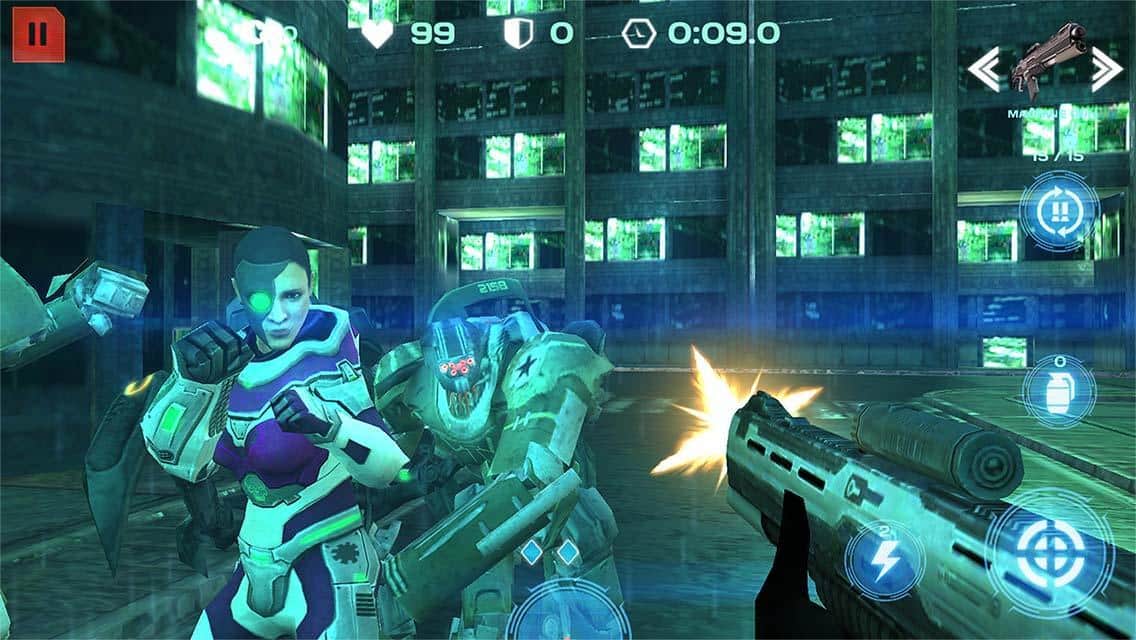Reload the weapon with the reload button
This screenshot has width=1136, height=640.
[1060, 211]
